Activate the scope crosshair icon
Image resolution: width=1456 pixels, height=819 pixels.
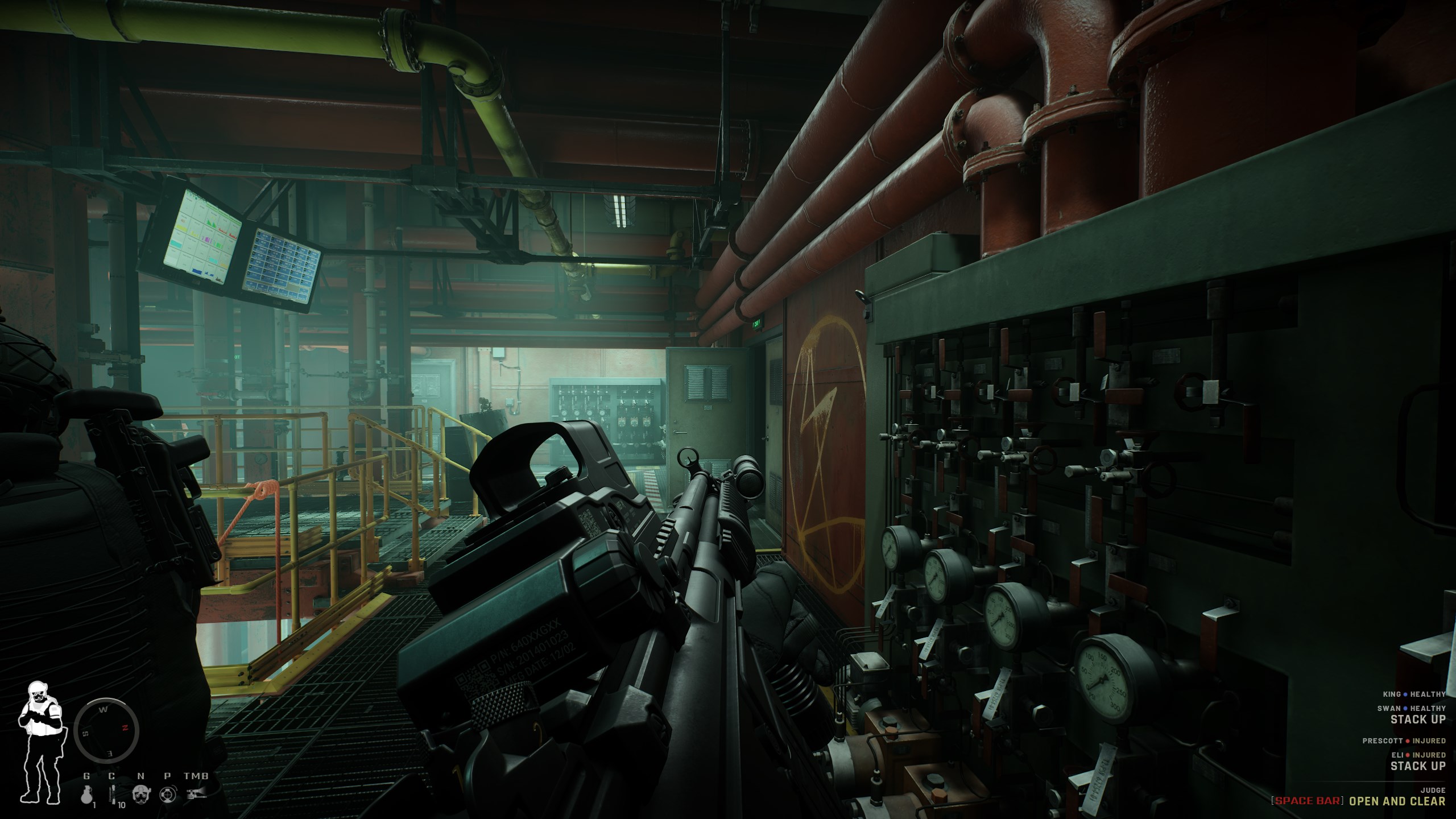coord(167,794)
